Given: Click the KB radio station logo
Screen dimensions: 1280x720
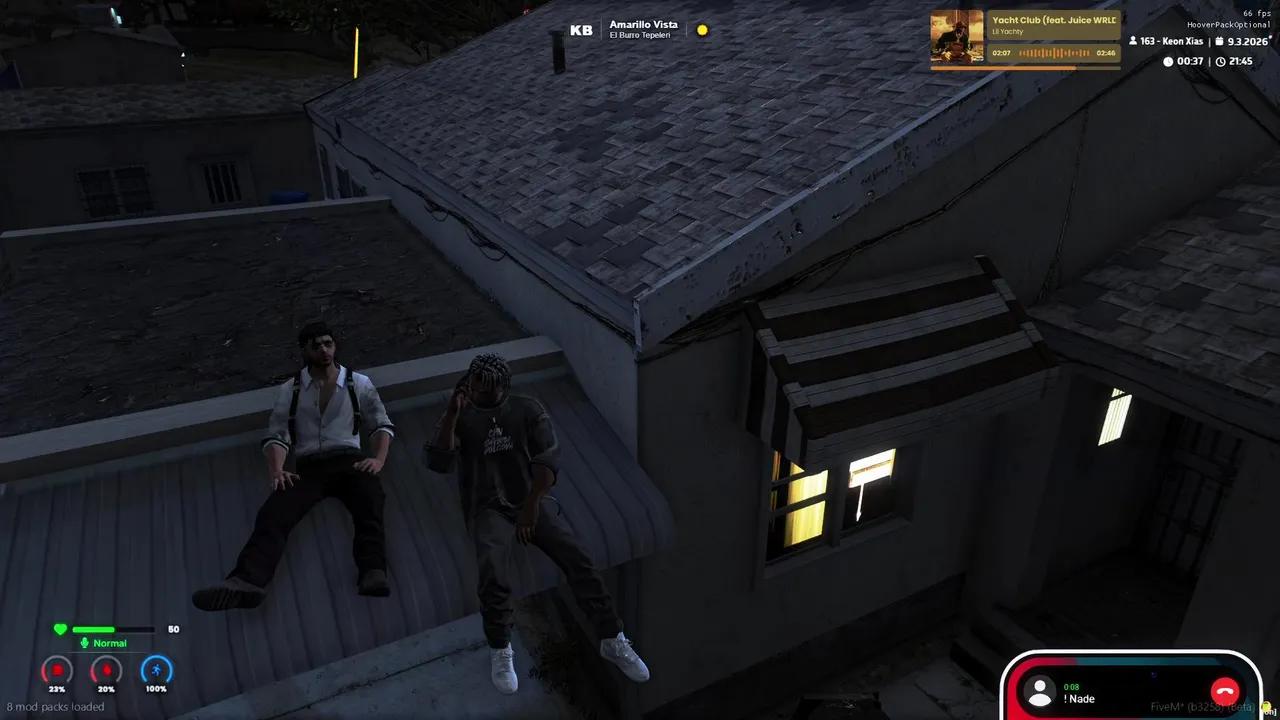Looking at the screenshot, I should (x=580, y=29).
